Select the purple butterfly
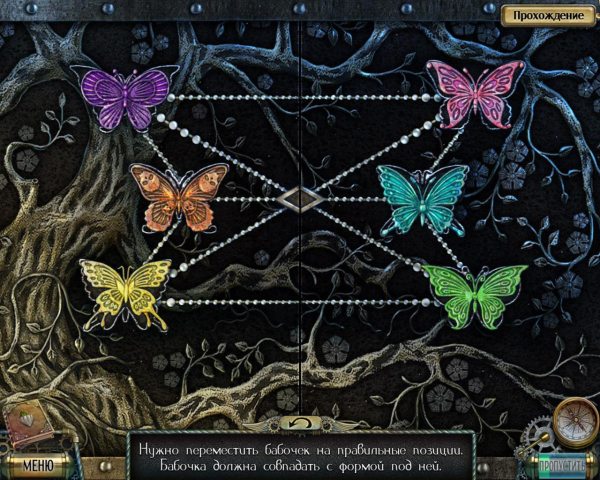Screen dimensions: 600x480 click(126, 98)
